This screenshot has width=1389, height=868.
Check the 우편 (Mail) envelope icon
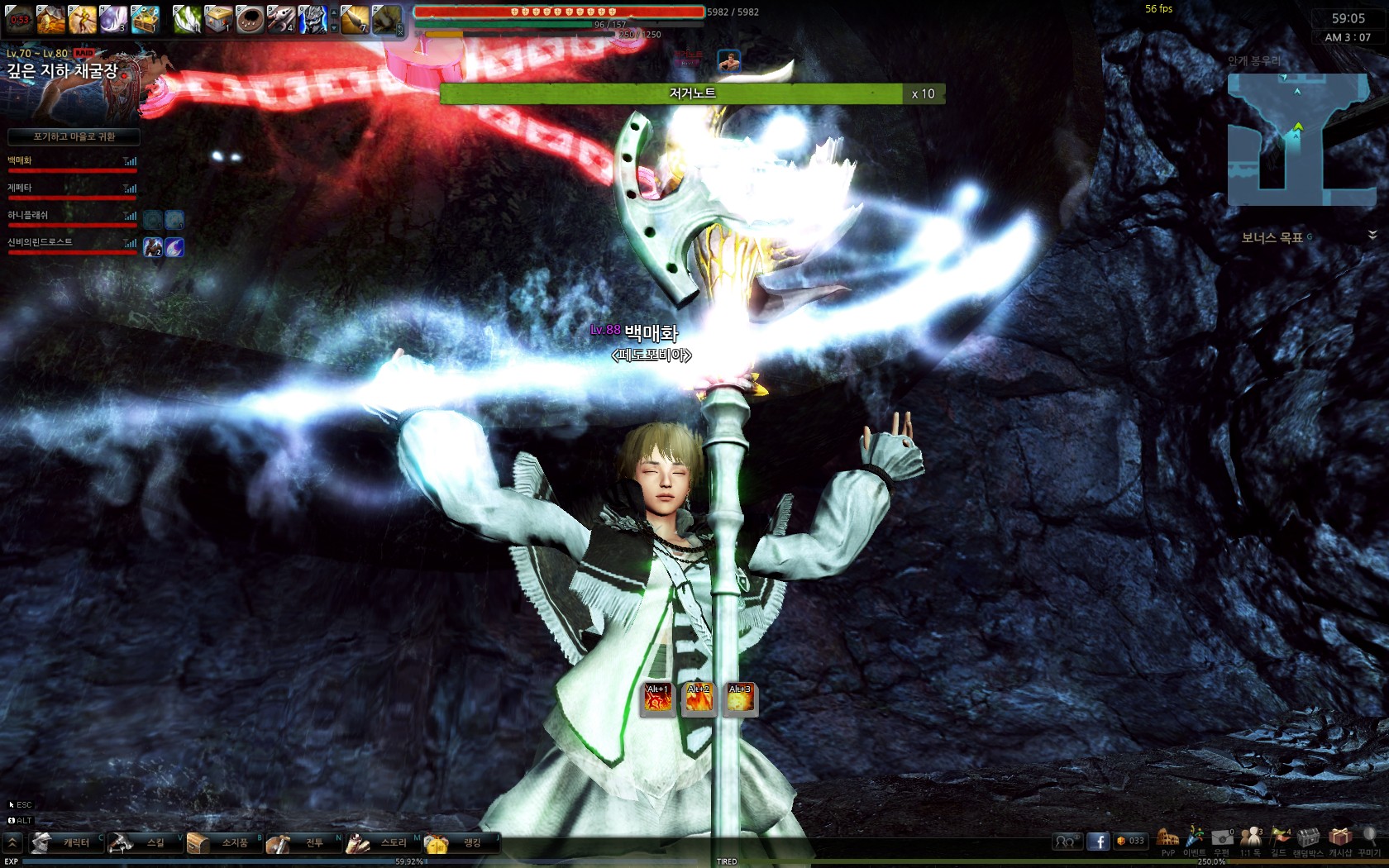pos(1222,838)
